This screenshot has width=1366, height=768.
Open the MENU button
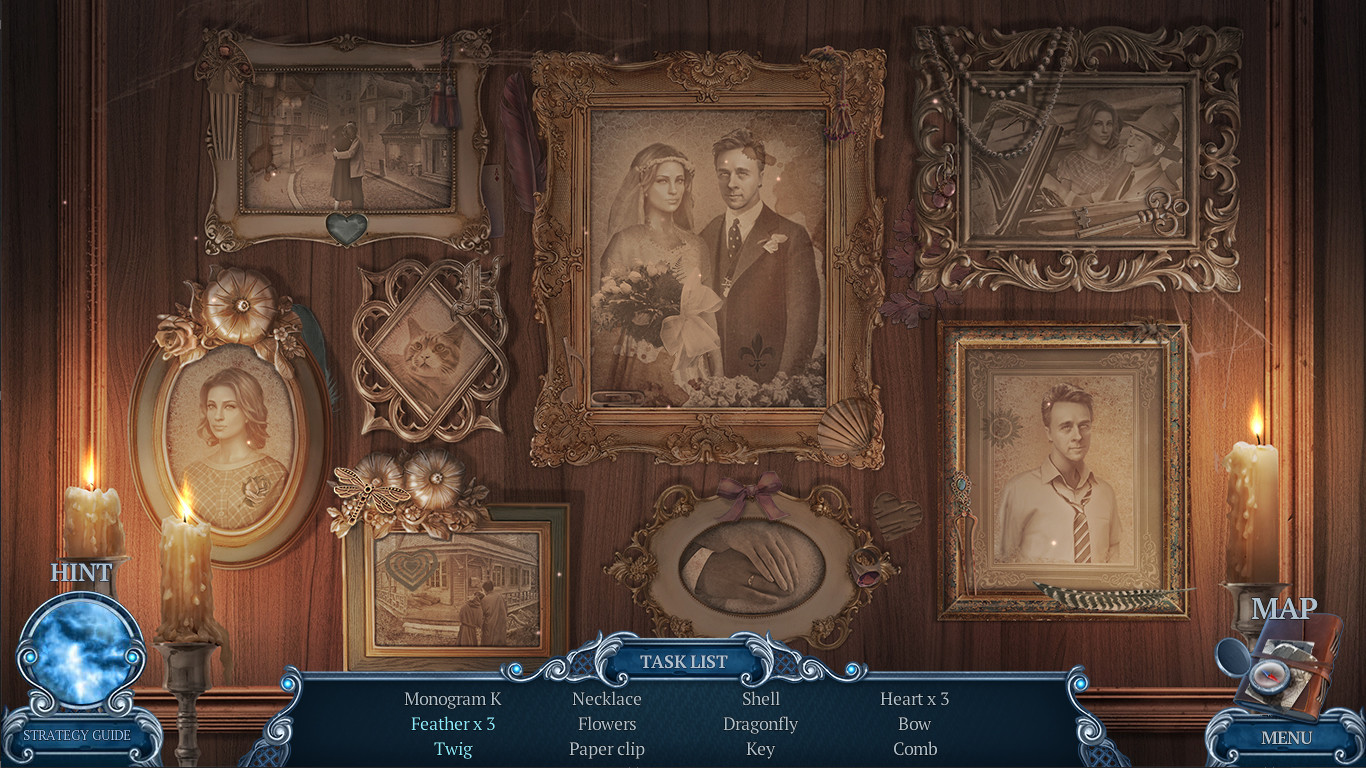click(x=1288, y=738)
